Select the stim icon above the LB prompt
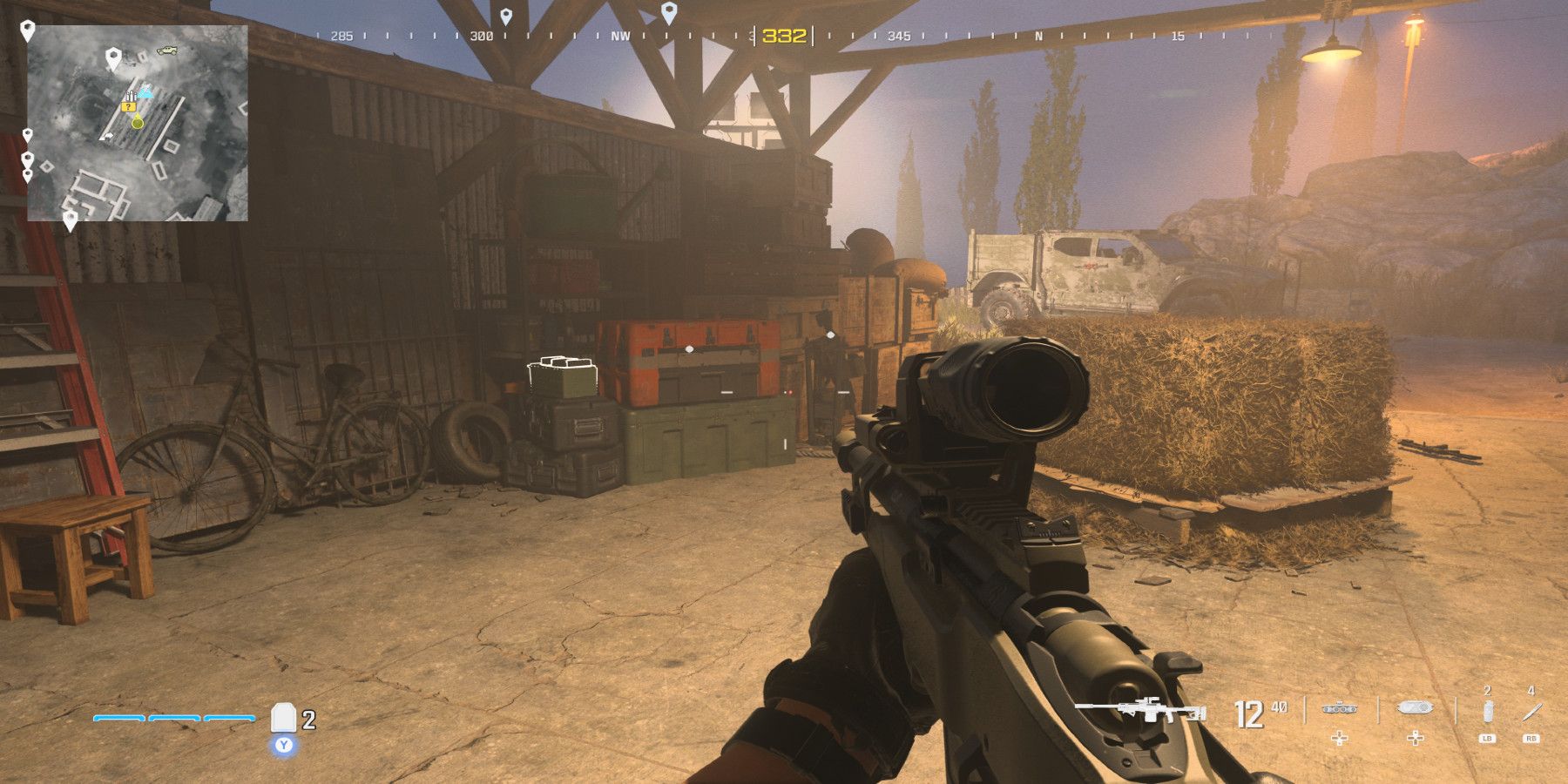Image resolution: width=1568 pixels, height=784 pixels. (x=1488, y=712)
